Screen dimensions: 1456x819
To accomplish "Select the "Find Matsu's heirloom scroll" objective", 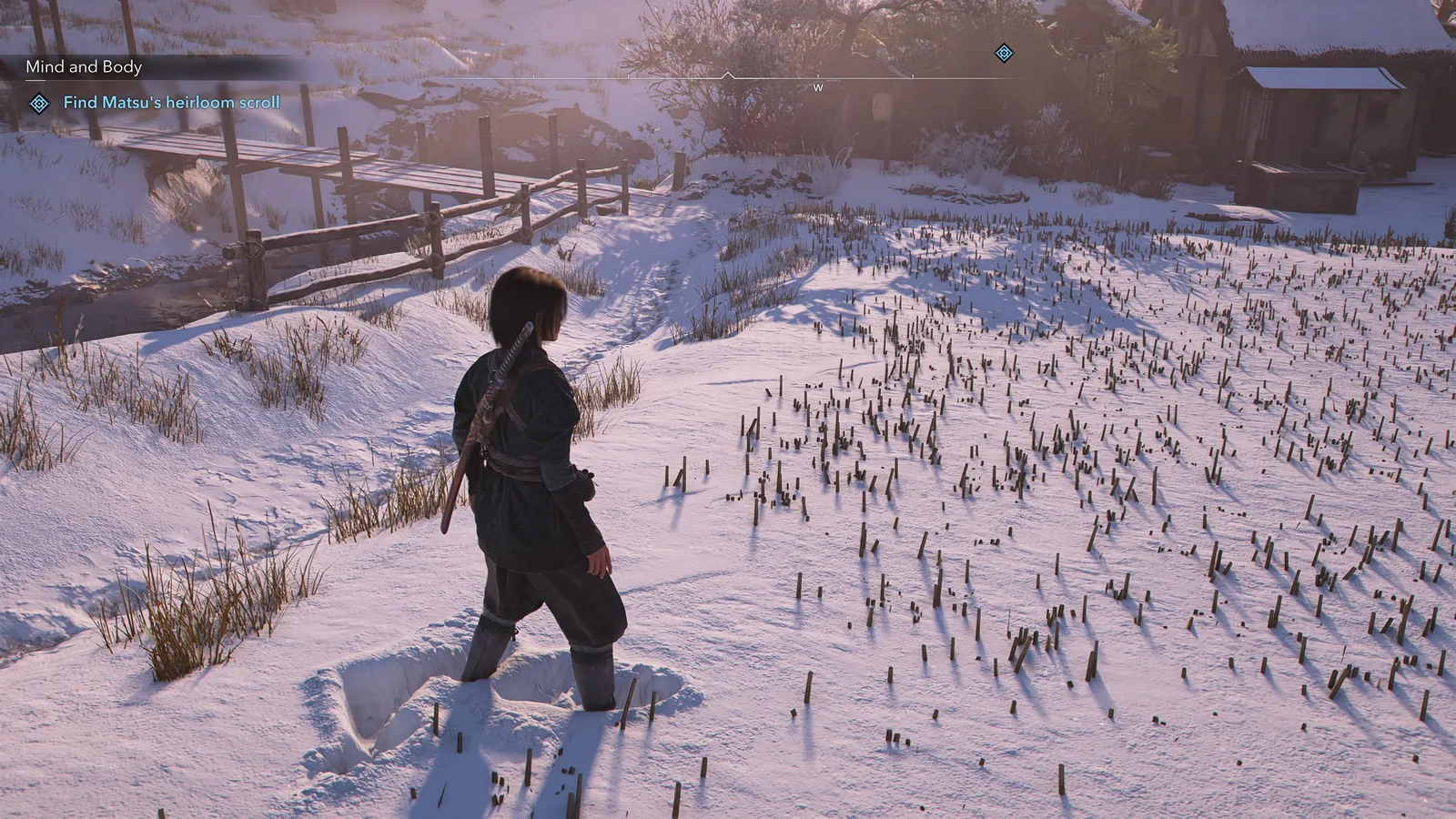I will point(171,103).
